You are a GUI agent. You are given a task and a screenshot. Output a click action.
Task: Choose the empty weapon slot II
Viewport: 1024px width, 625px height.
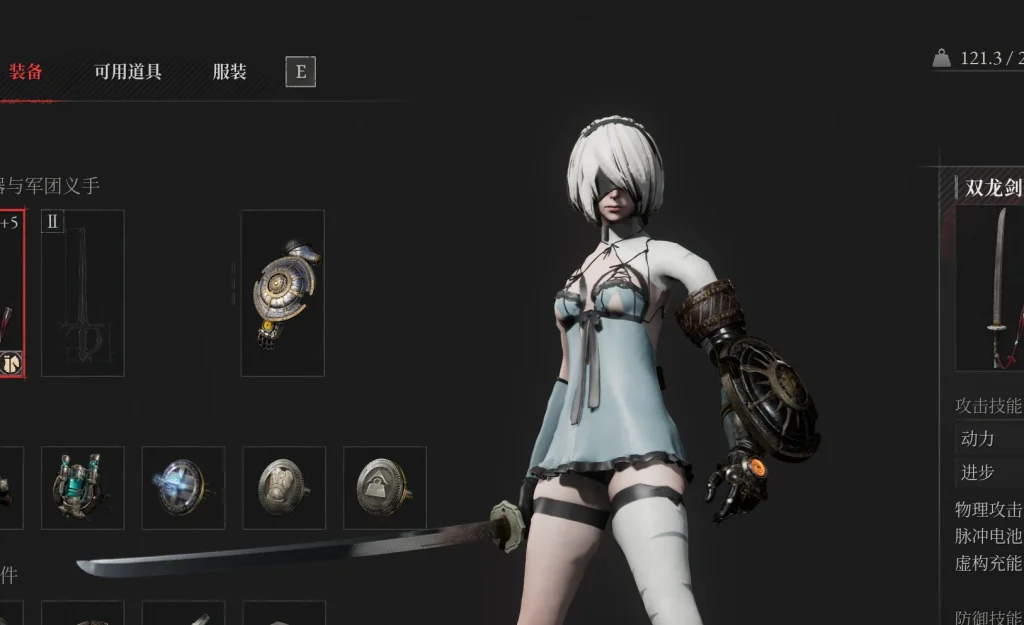82,293
